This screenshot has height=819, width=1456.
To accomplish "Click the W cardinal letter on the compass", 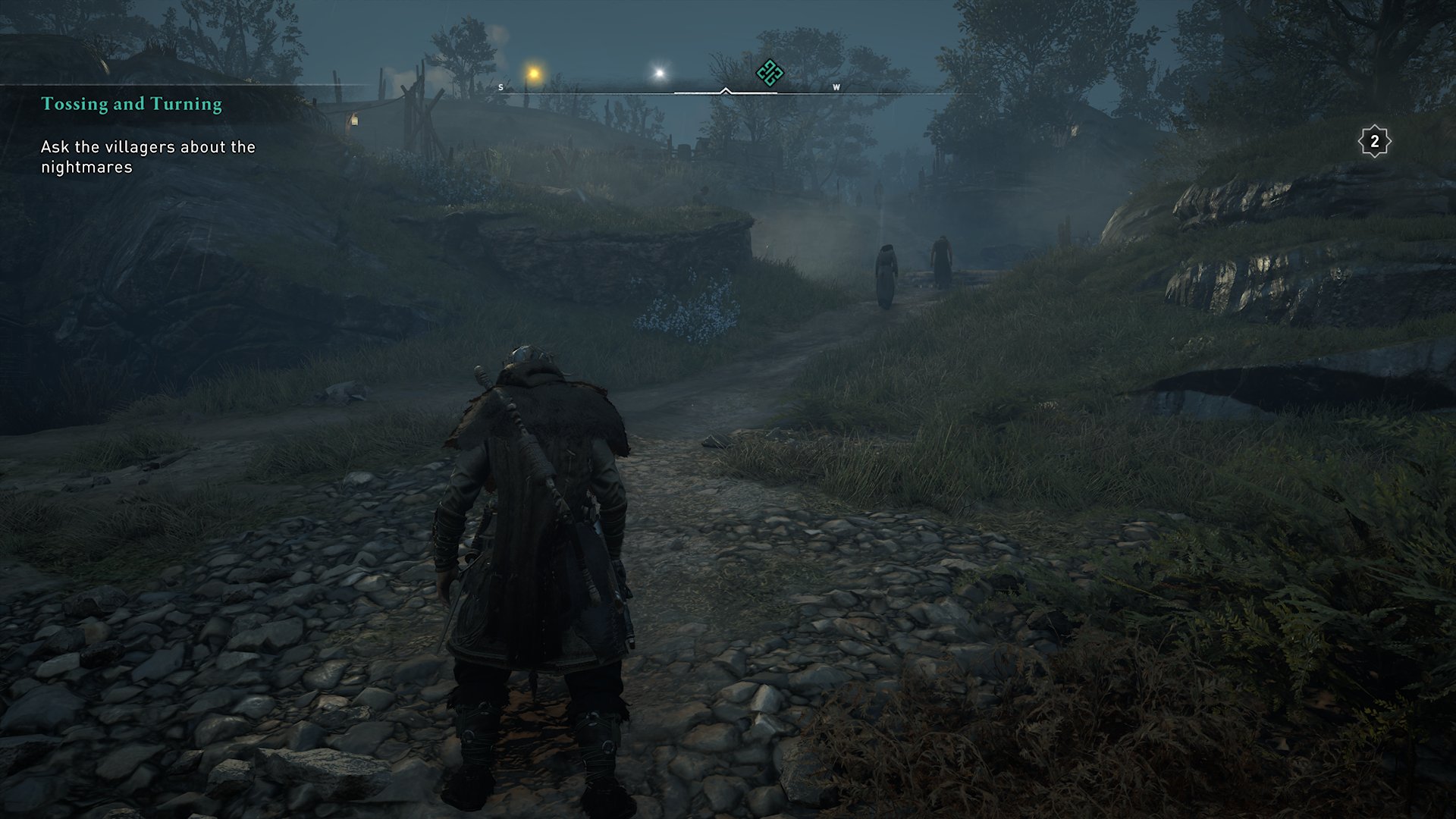I will (x=836, y=87).
